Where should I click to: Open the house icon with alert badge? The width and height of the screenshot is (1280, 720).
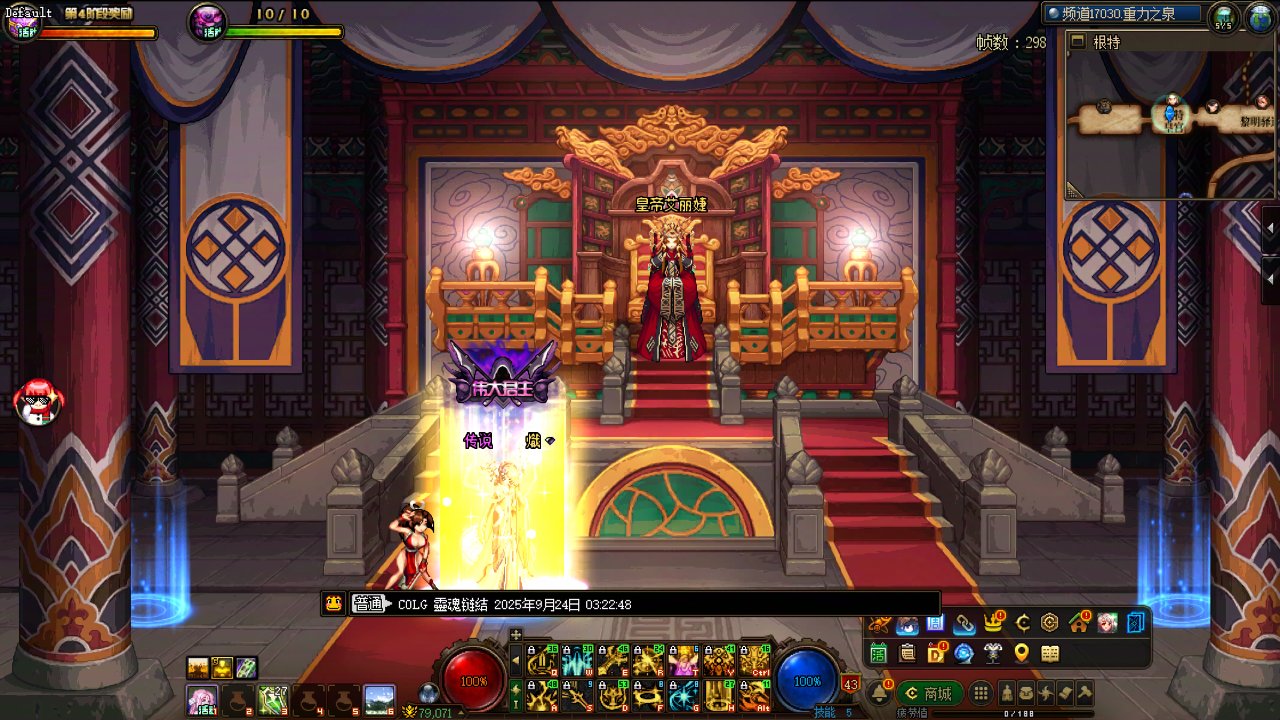point(1078,624)
